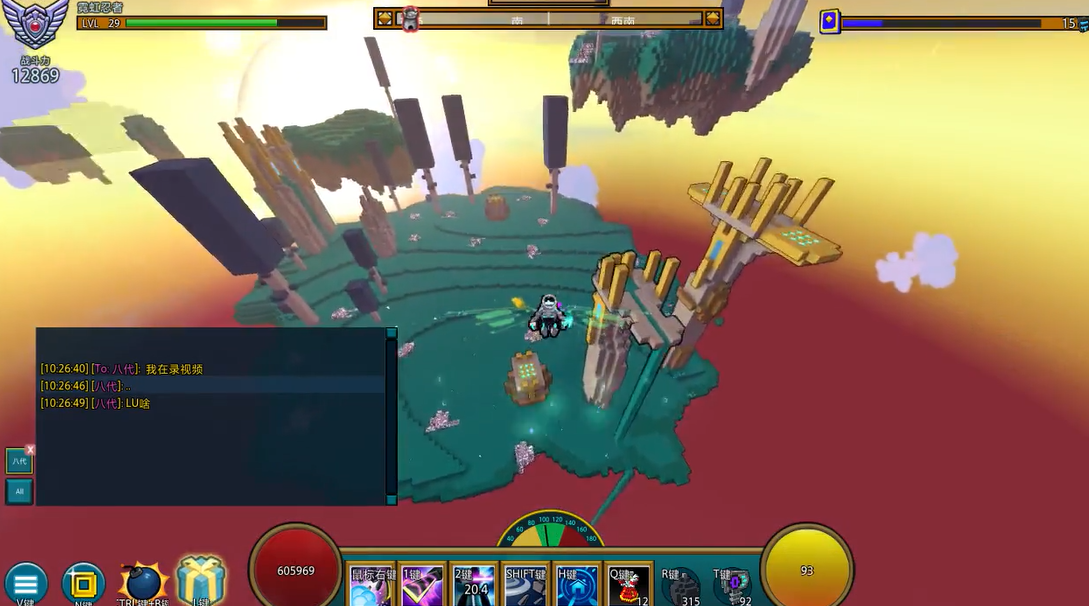
Task: Open the hamburger main menu button
Action: 26,584
